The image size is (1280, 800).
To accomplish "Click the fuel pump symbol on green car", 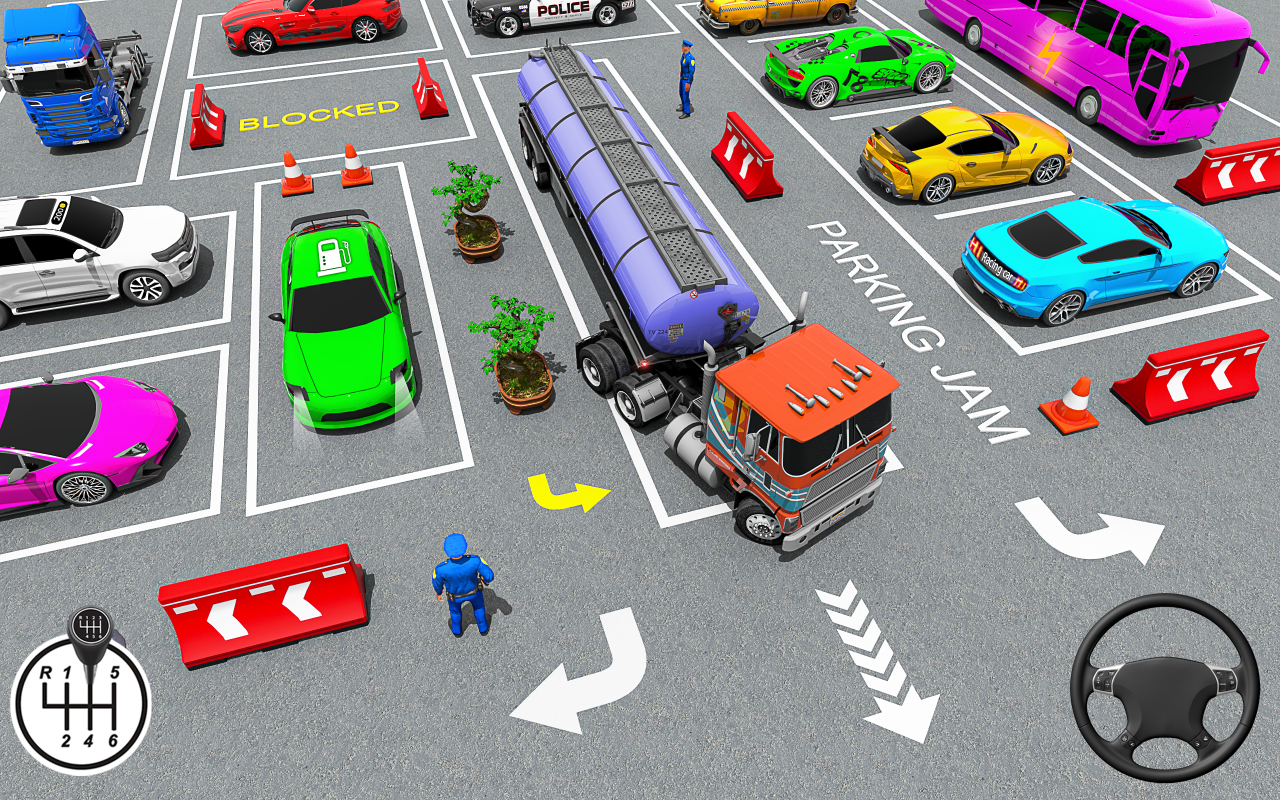I will pyautogui.click(x=333, y=258).
